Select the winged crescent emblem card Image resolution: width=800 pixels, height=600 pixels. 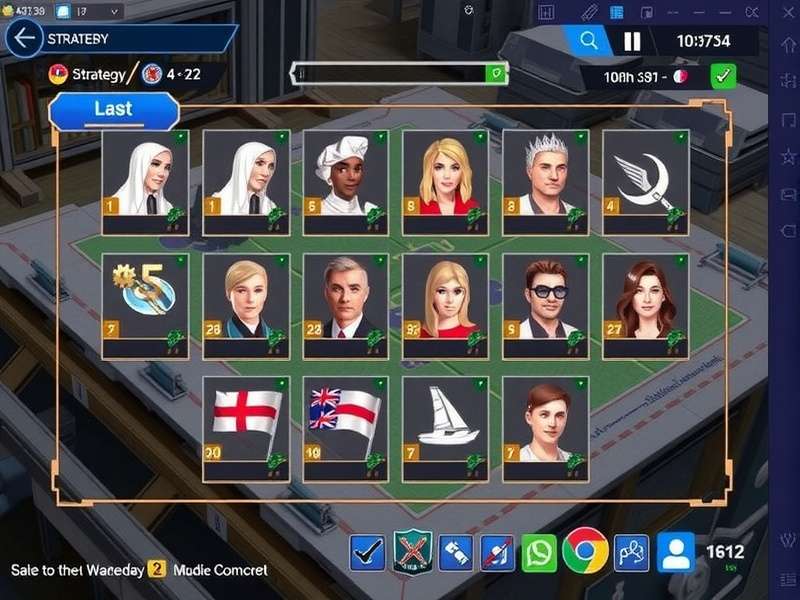tap(645, 181)
